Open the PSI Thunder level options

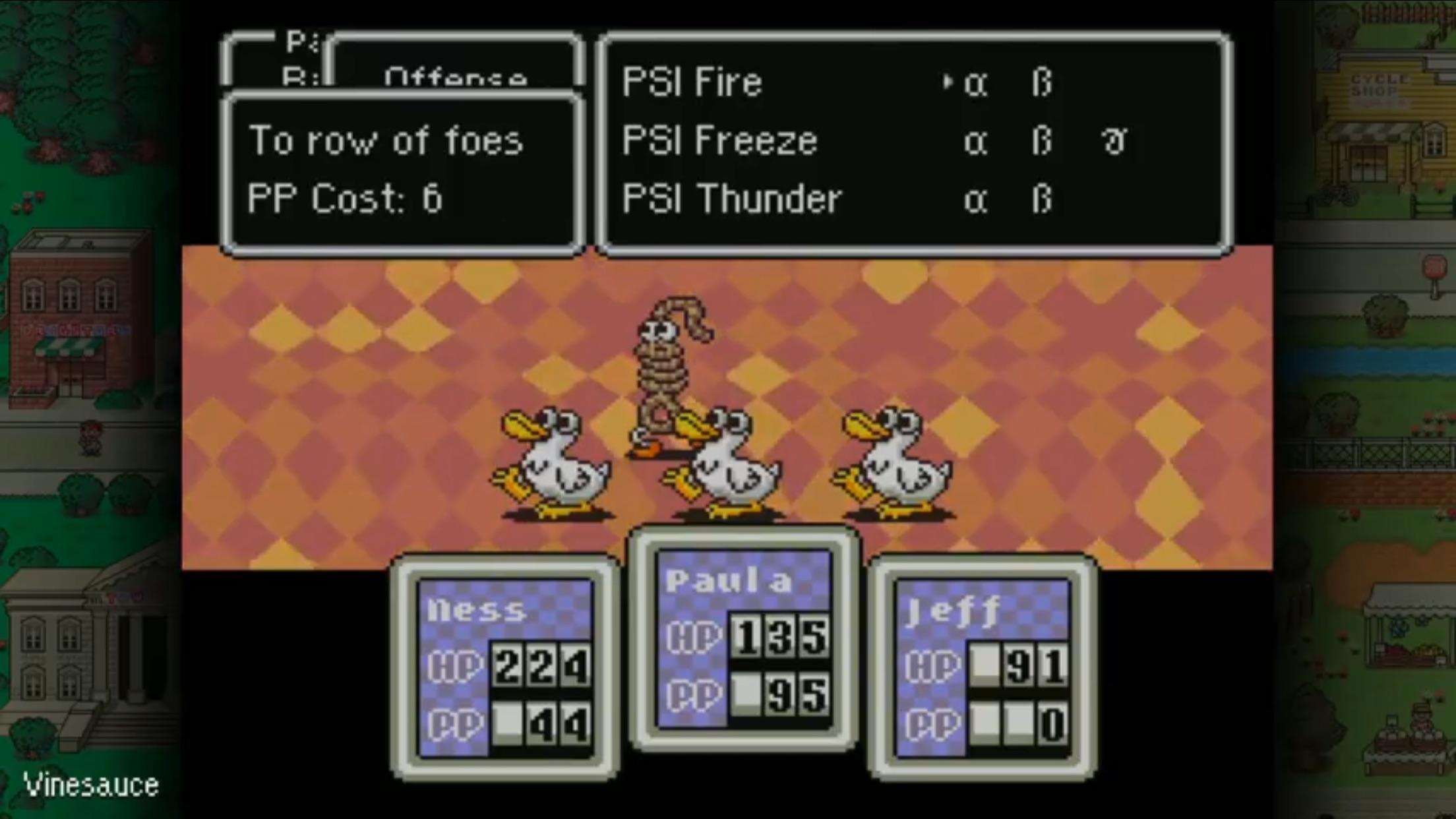[732, 197]
